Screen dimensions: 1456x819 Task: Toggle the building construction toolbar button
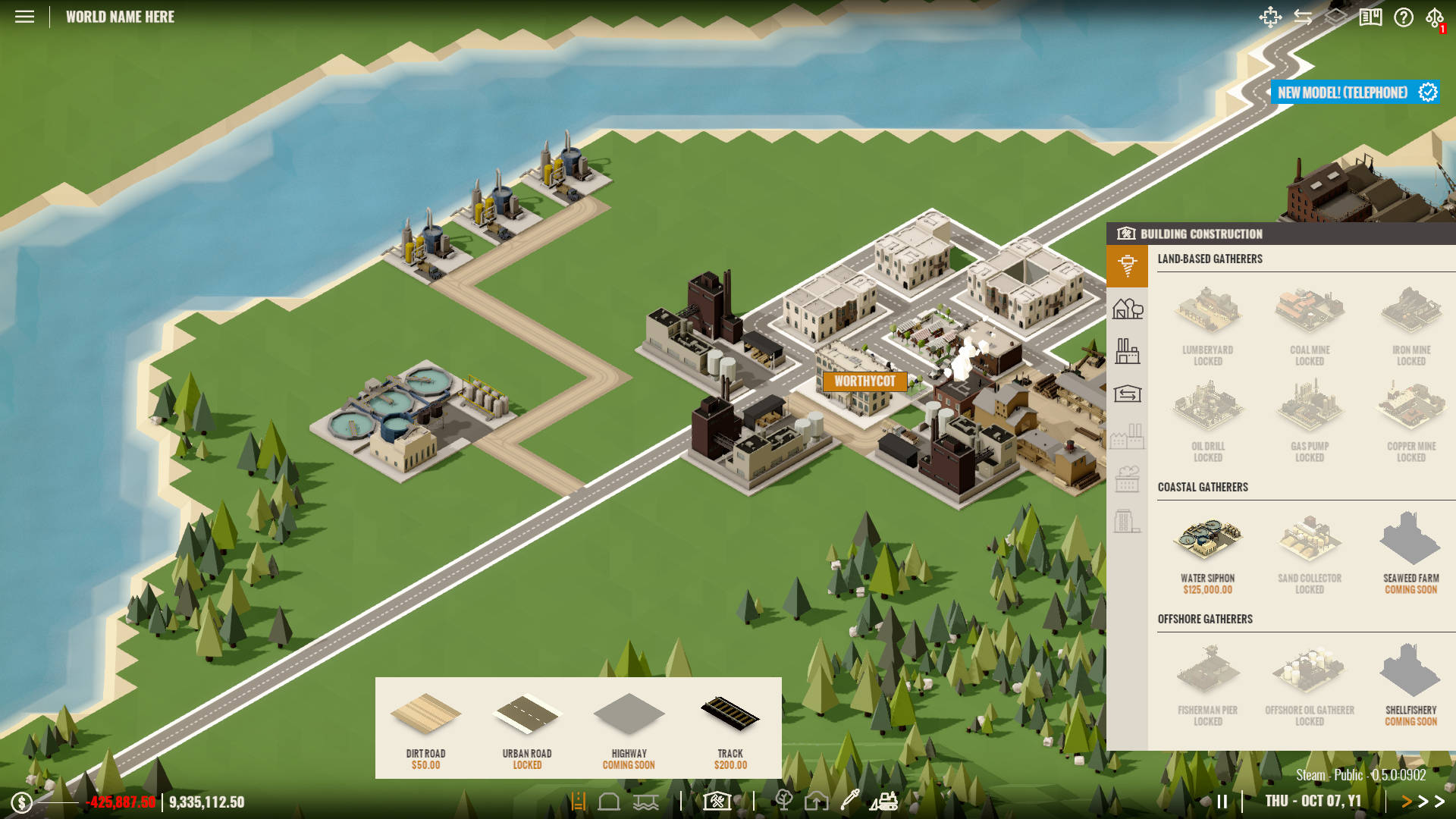(717, 801)
